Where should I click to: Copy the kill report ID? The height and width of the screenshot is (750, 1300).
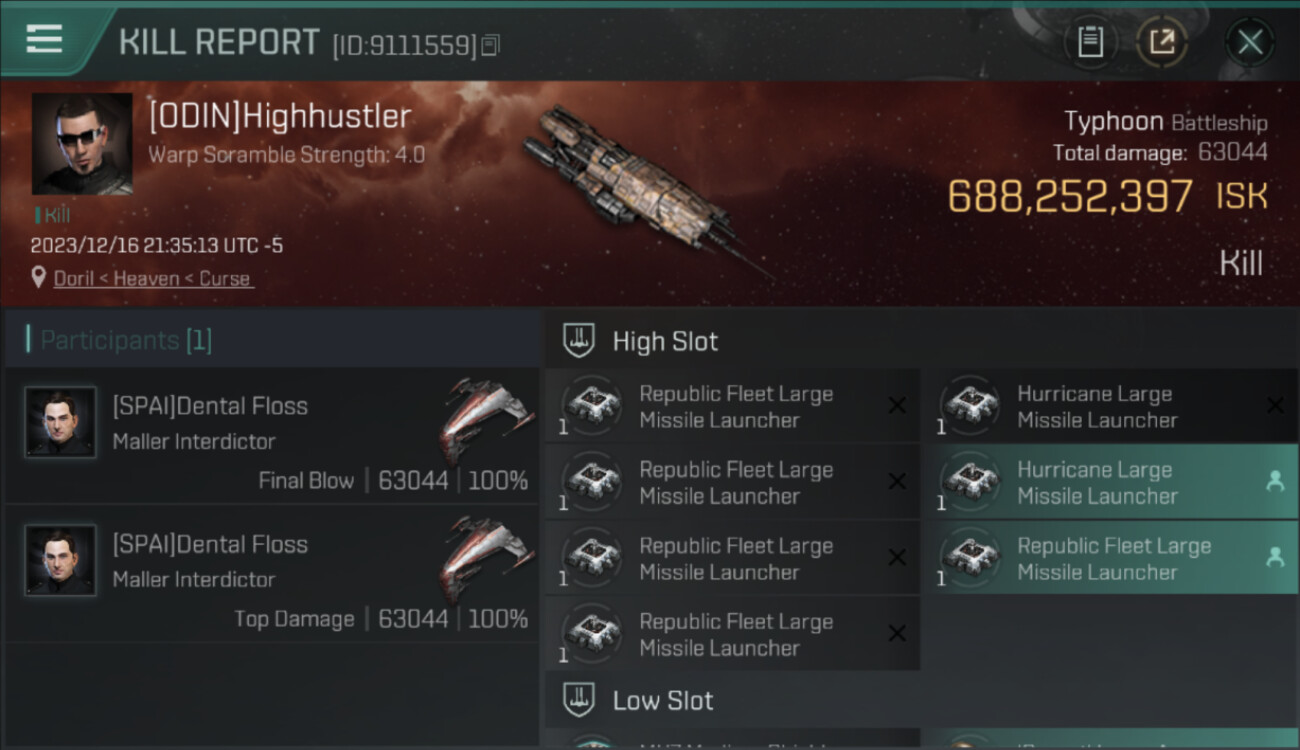point(490,45)
